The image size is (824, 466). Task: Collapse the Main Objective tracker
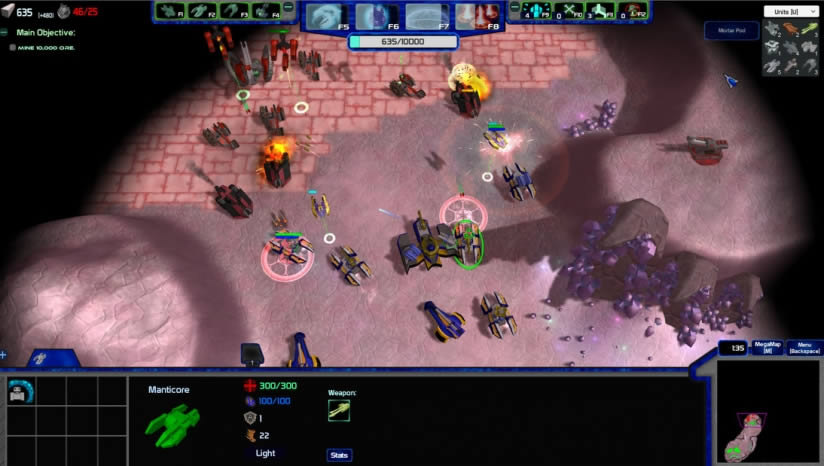coord(5,32)
